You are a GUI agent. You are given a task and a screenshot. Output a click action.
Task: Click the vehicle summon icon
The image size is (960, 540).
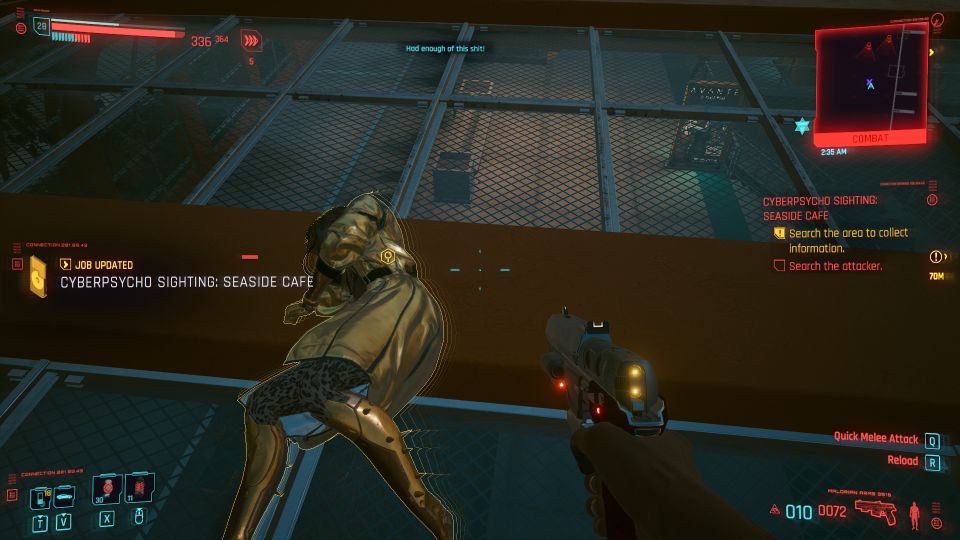click(x=62, y=497)
